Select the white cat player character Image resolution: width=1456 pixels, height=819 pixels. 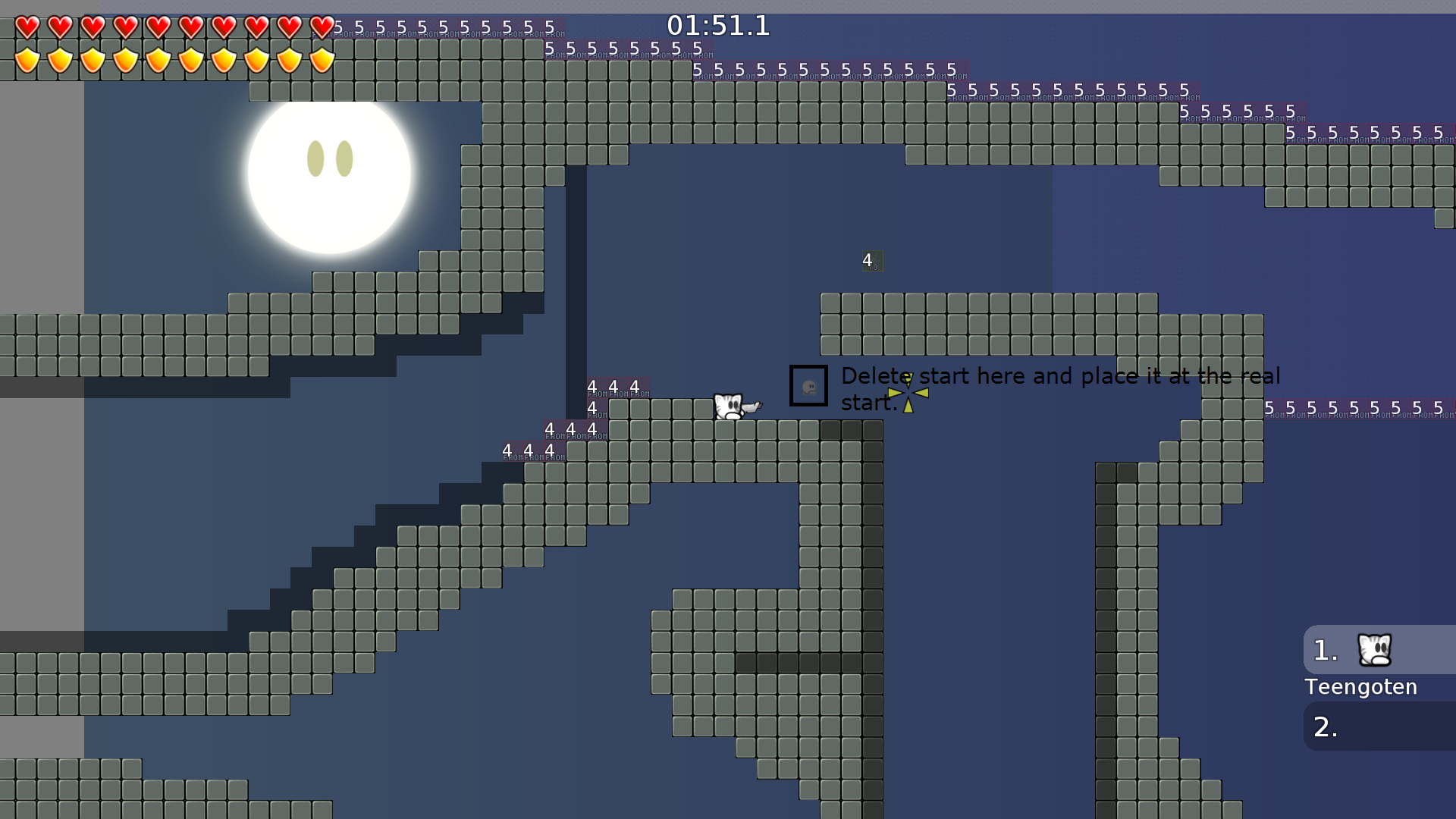tap(730, 404)
